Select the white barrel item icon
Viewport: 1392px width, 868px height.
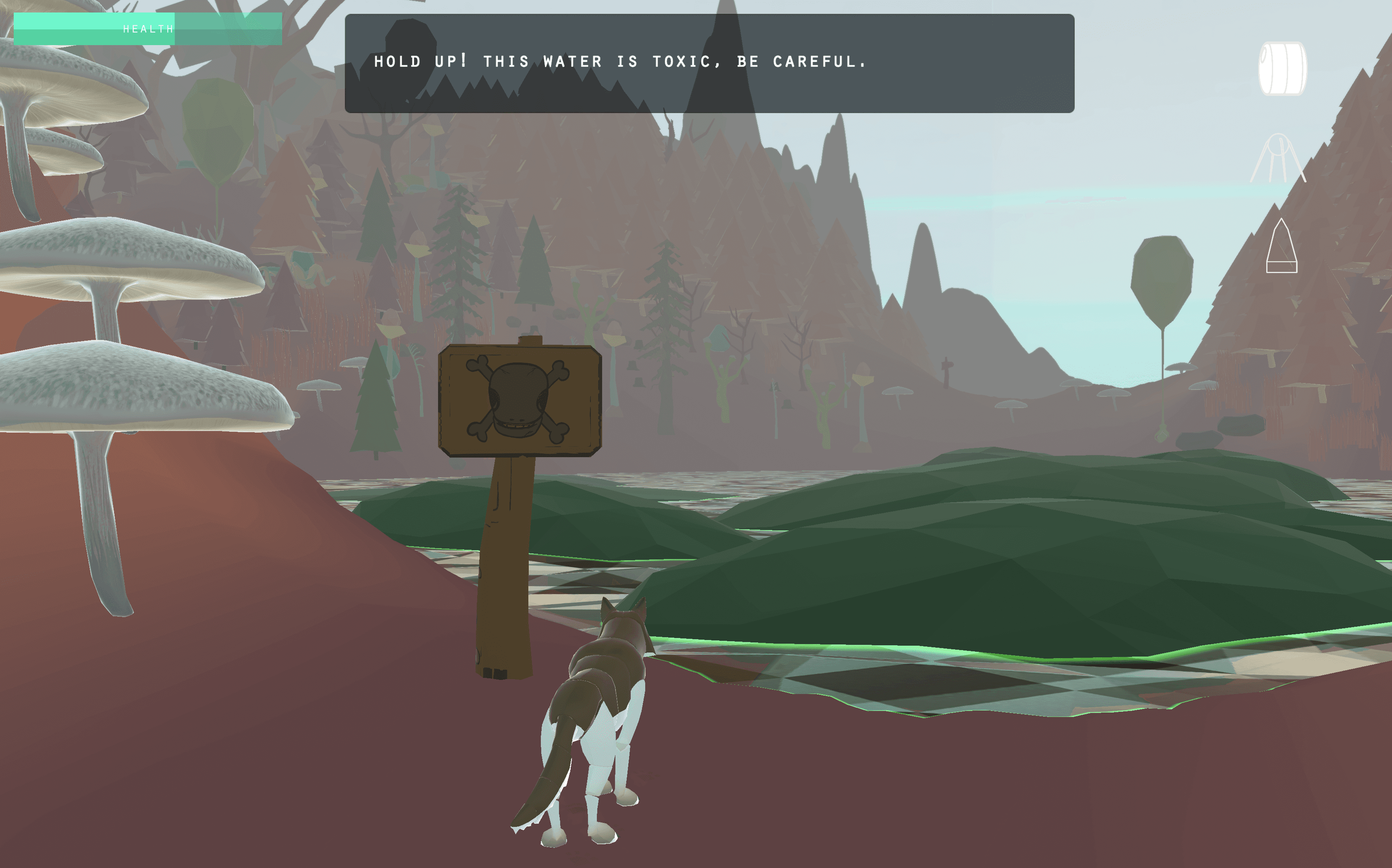[1282, 68]
